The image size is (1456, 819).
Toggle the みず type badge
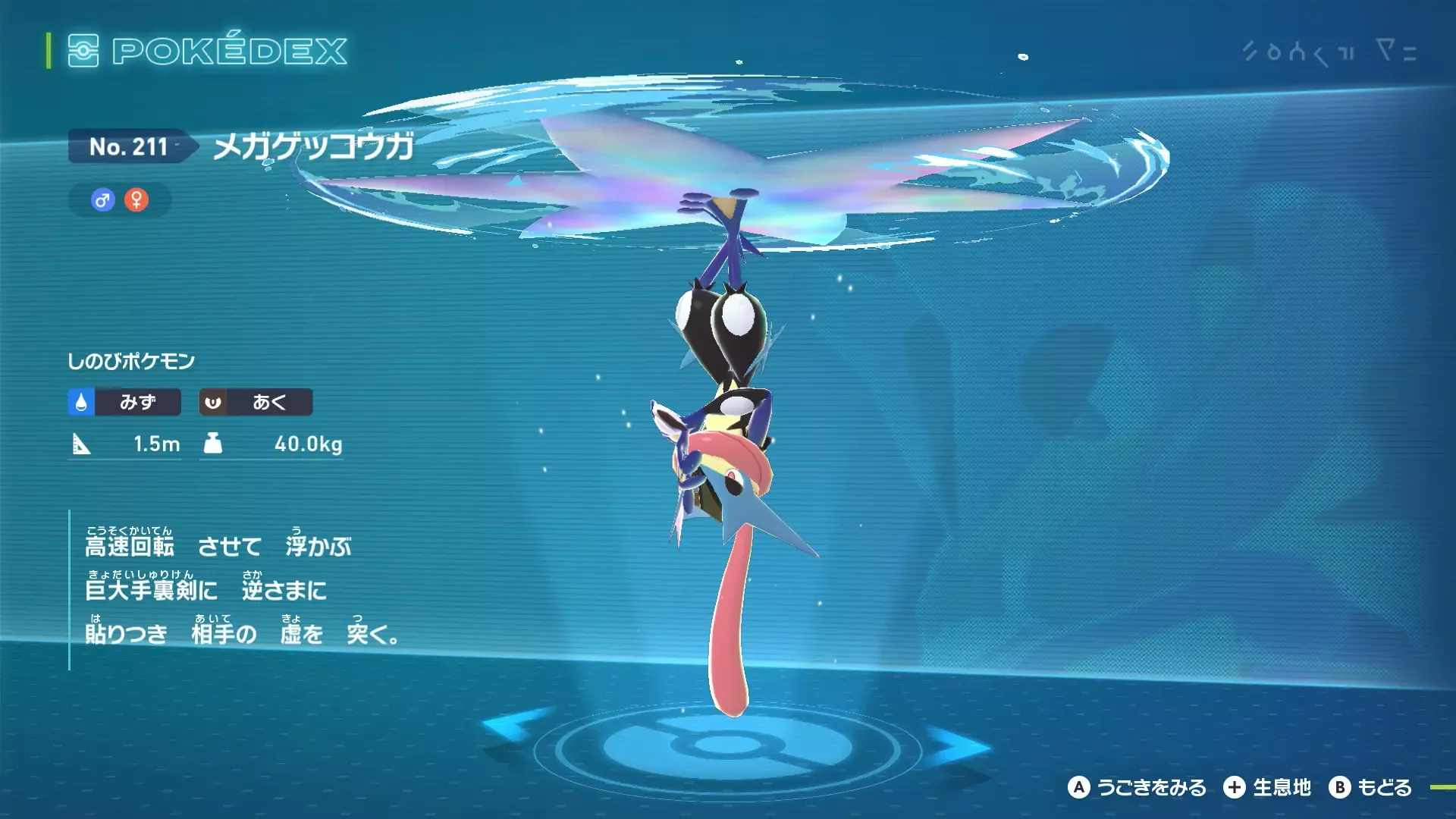point(124,403)
